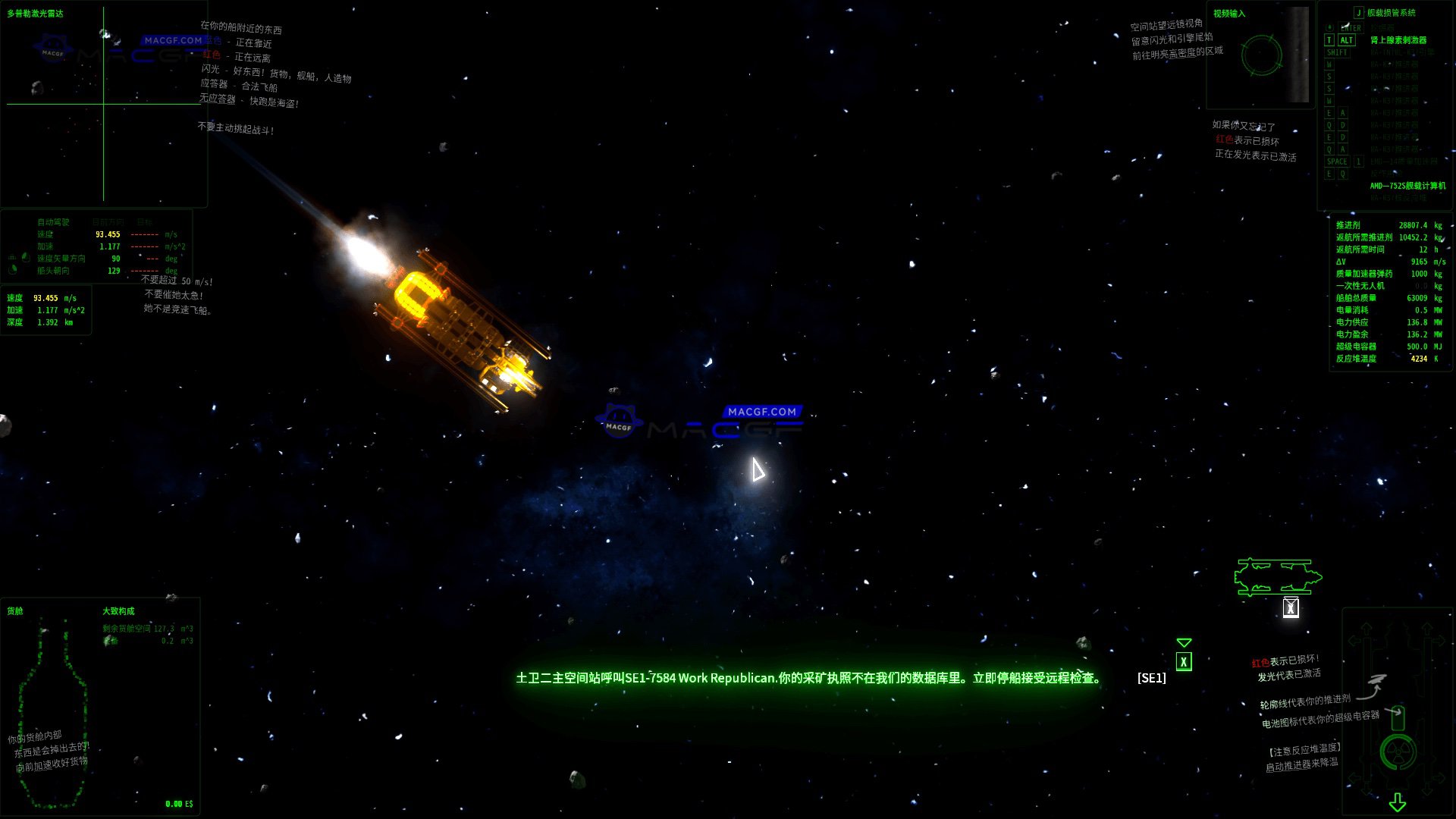Screen dimensions: 1456x819
Task: Toggle the ALT key for 肾上腺素刺激器
Action: pyautogui.click(x=1347, y=40)
